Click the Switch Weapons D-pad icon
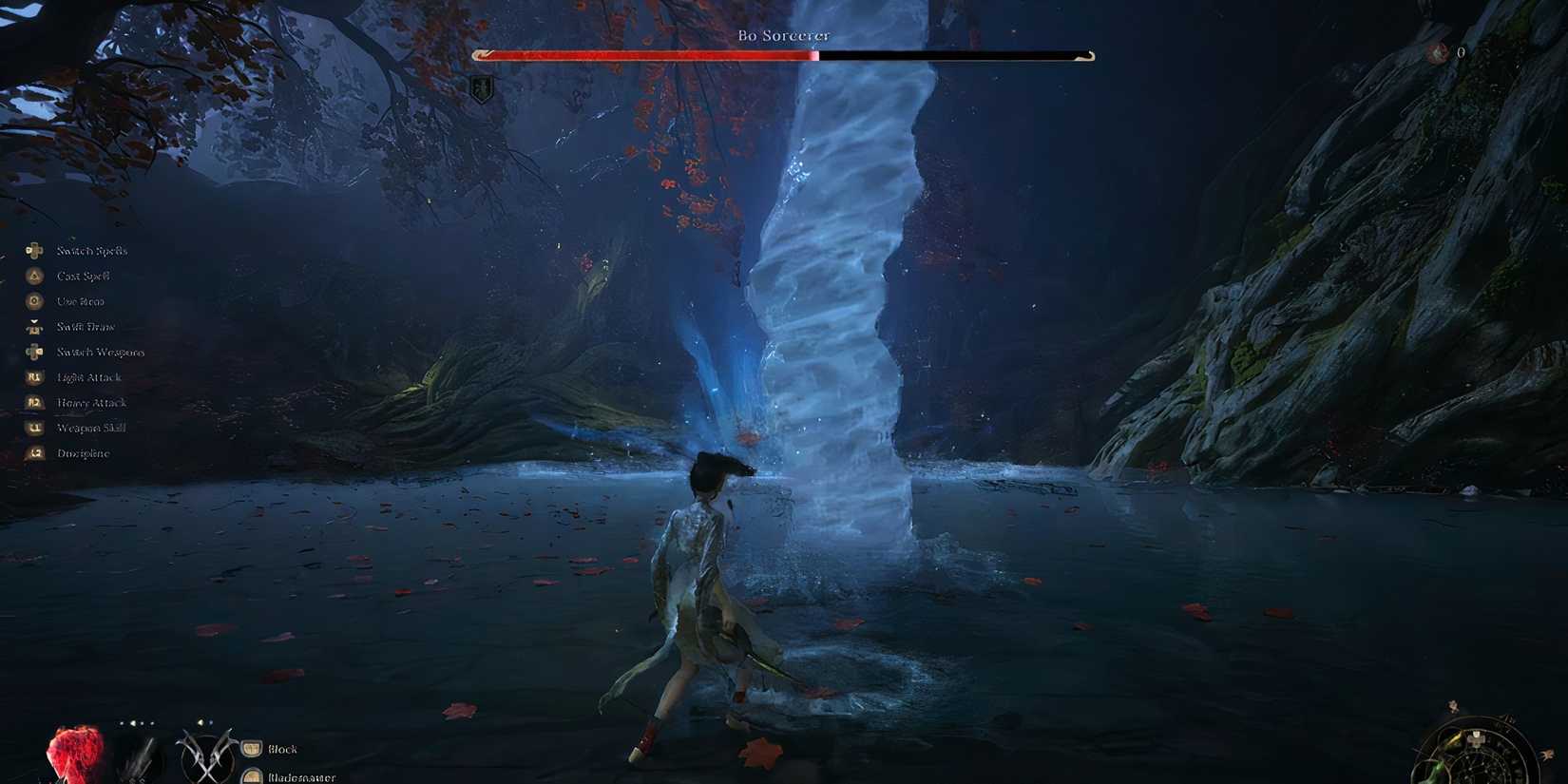The height and width of the screenshot is (784, 1568). 34,352
